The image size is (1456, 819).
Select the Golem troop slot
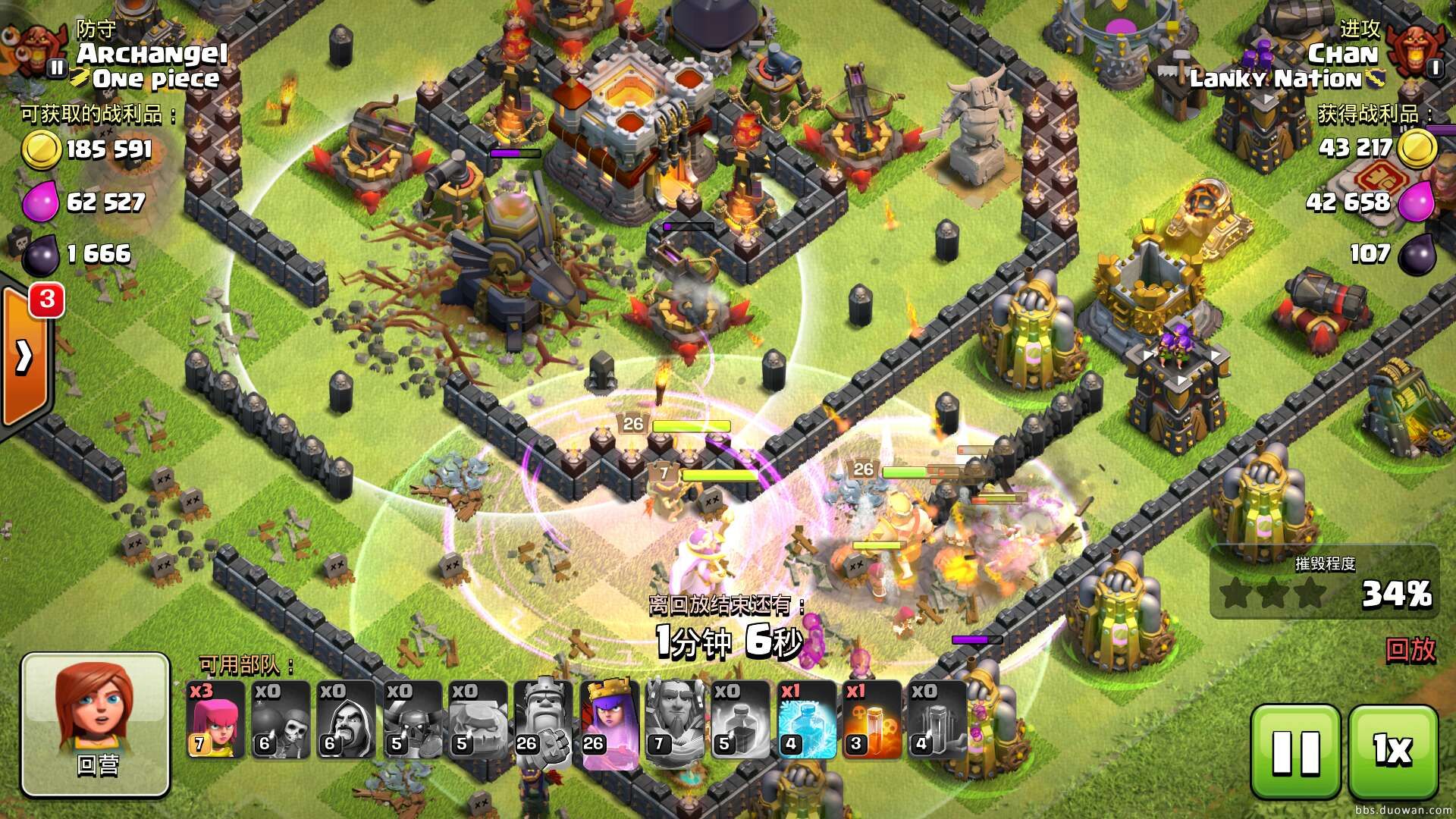pyautogui.click(x=476, y=719)
